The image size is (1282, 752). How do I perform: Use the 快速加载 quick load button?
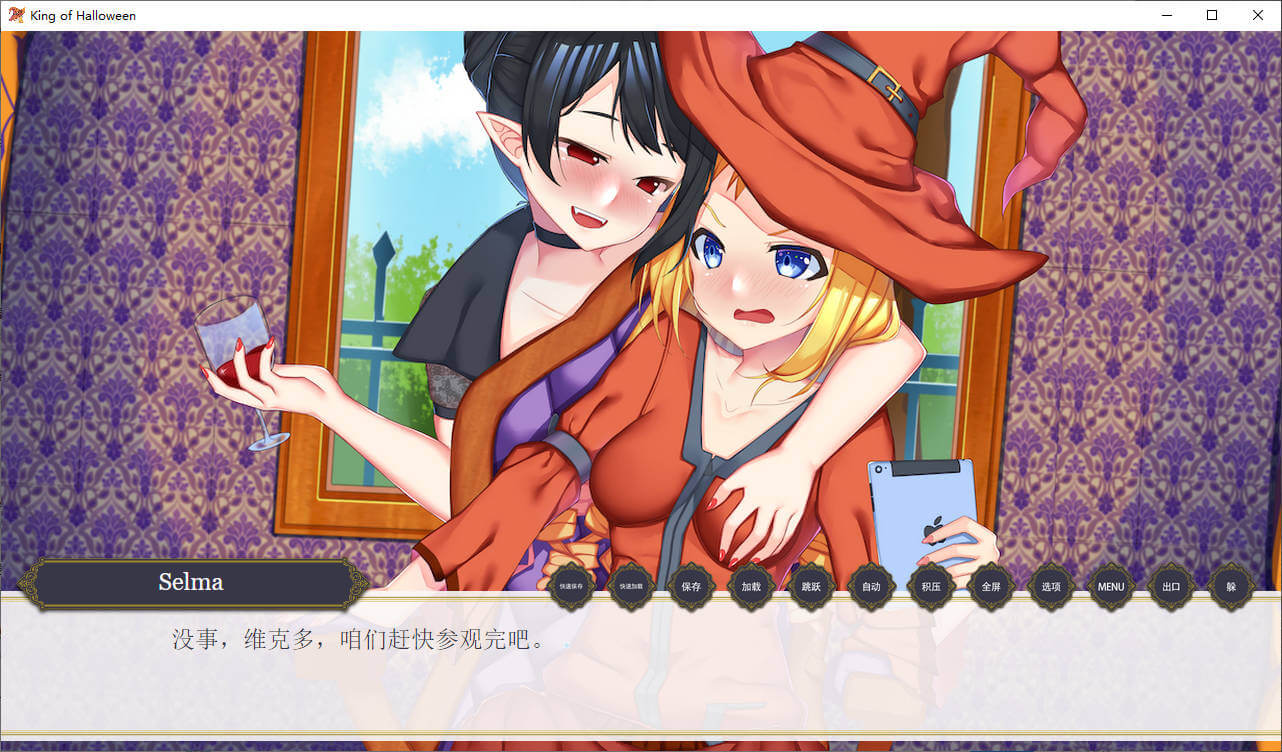tap(631, 587)
